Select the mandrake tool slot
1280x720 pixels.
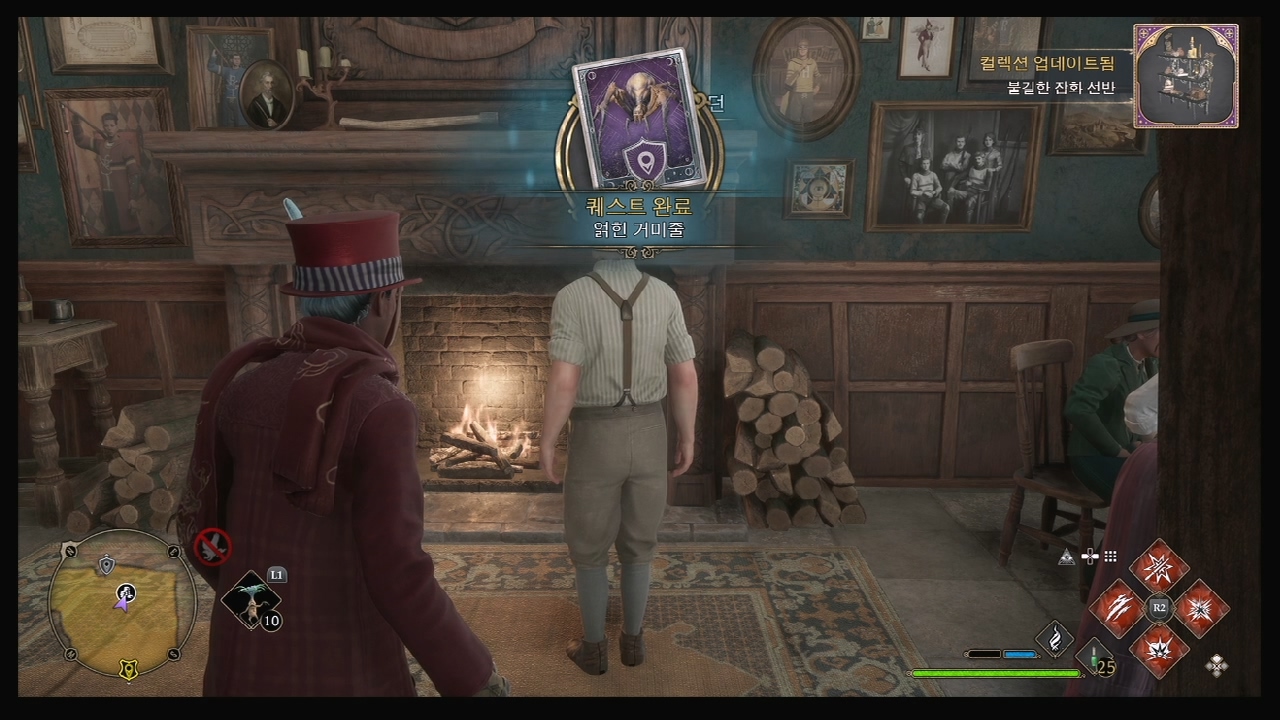click(250, 600)
